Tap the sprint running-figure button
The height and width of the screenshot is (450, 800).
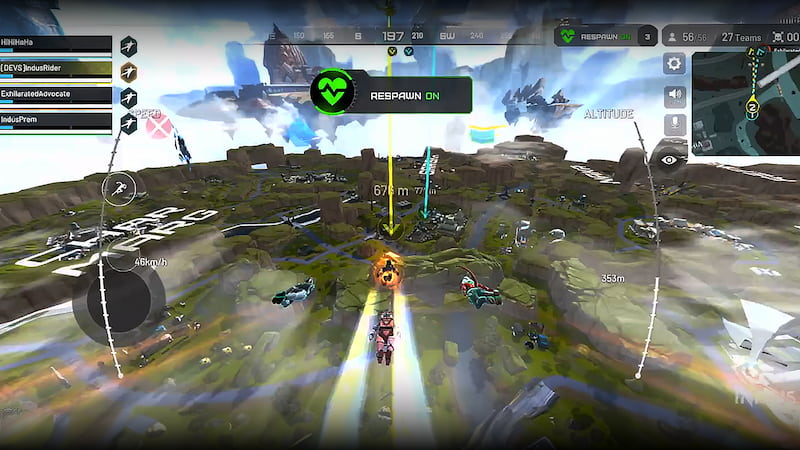tap(118, 189)
